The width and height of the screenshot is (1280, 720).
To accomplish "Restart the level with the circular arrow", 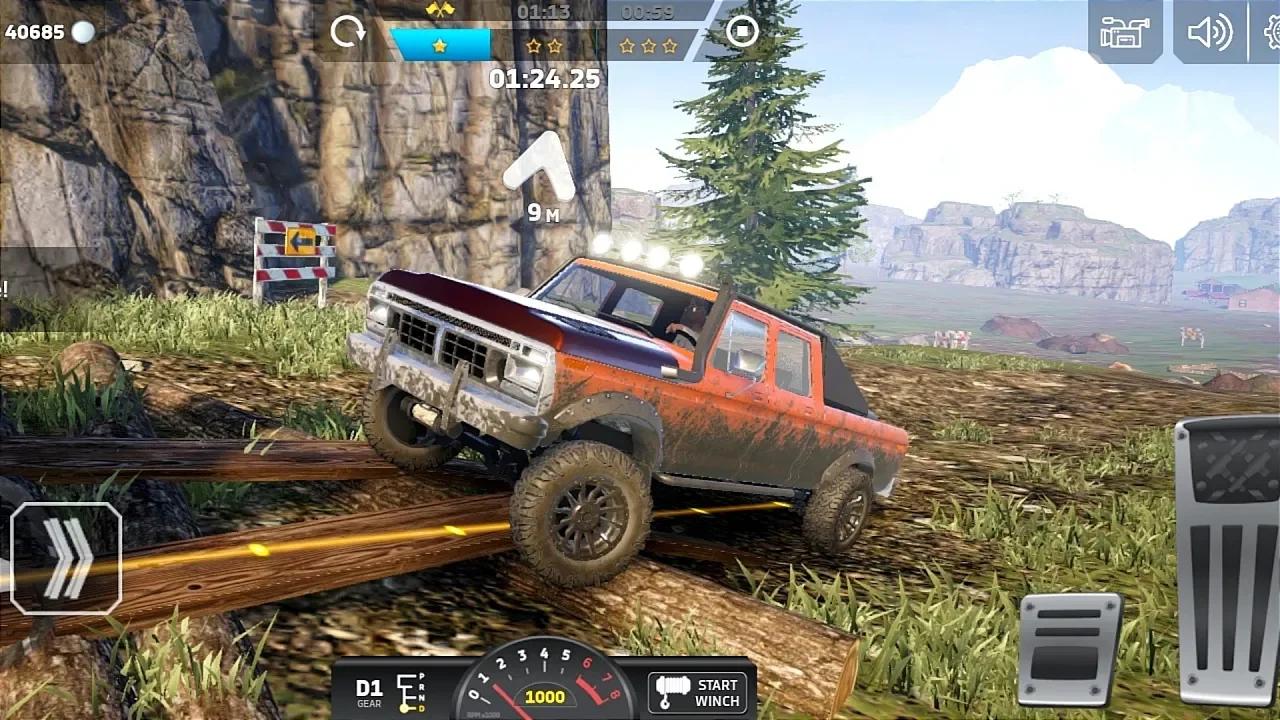I will 349,32.
